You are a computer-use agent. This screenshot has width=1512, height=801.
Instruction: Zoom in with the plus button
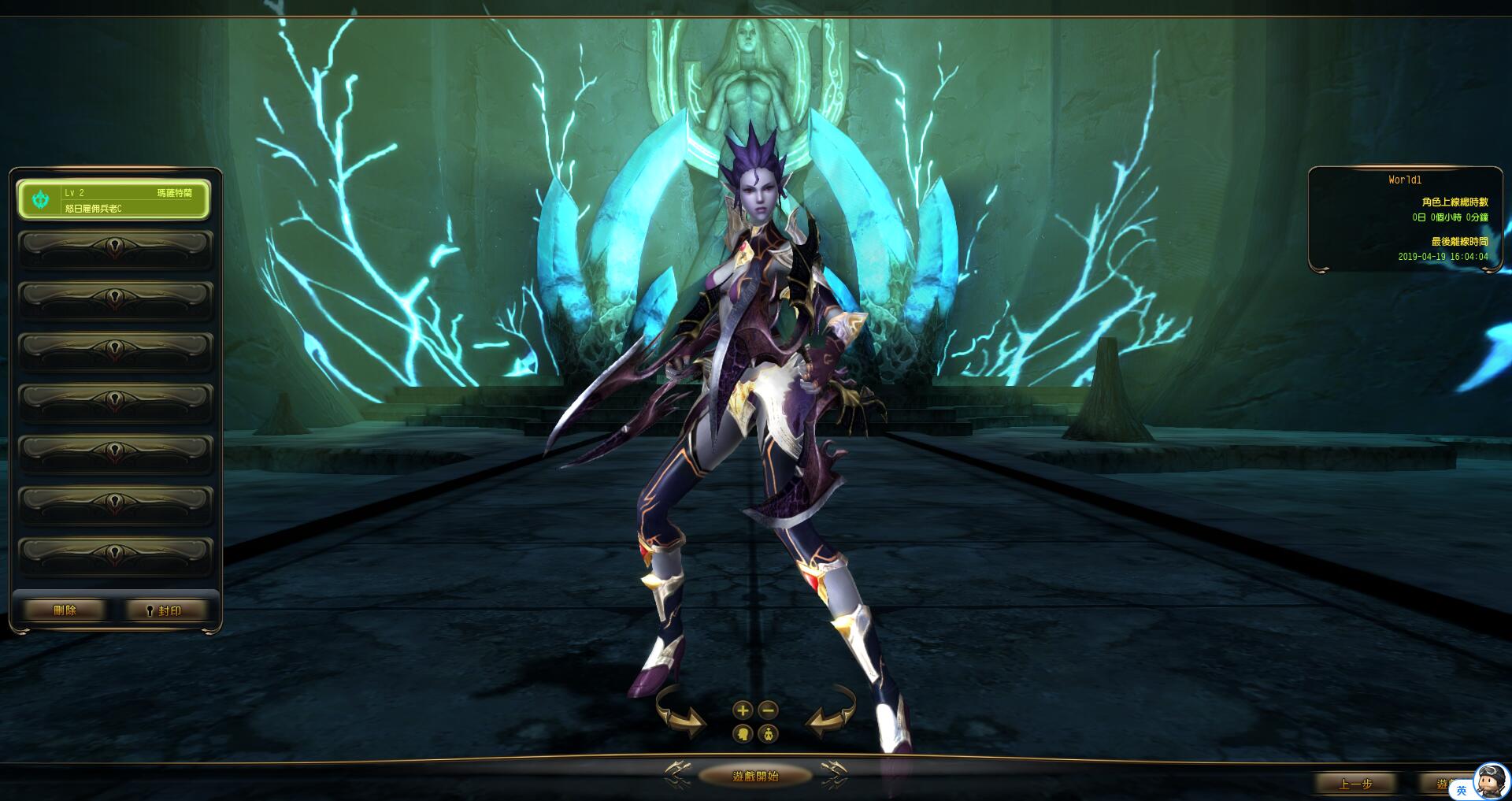coord(742,710)
